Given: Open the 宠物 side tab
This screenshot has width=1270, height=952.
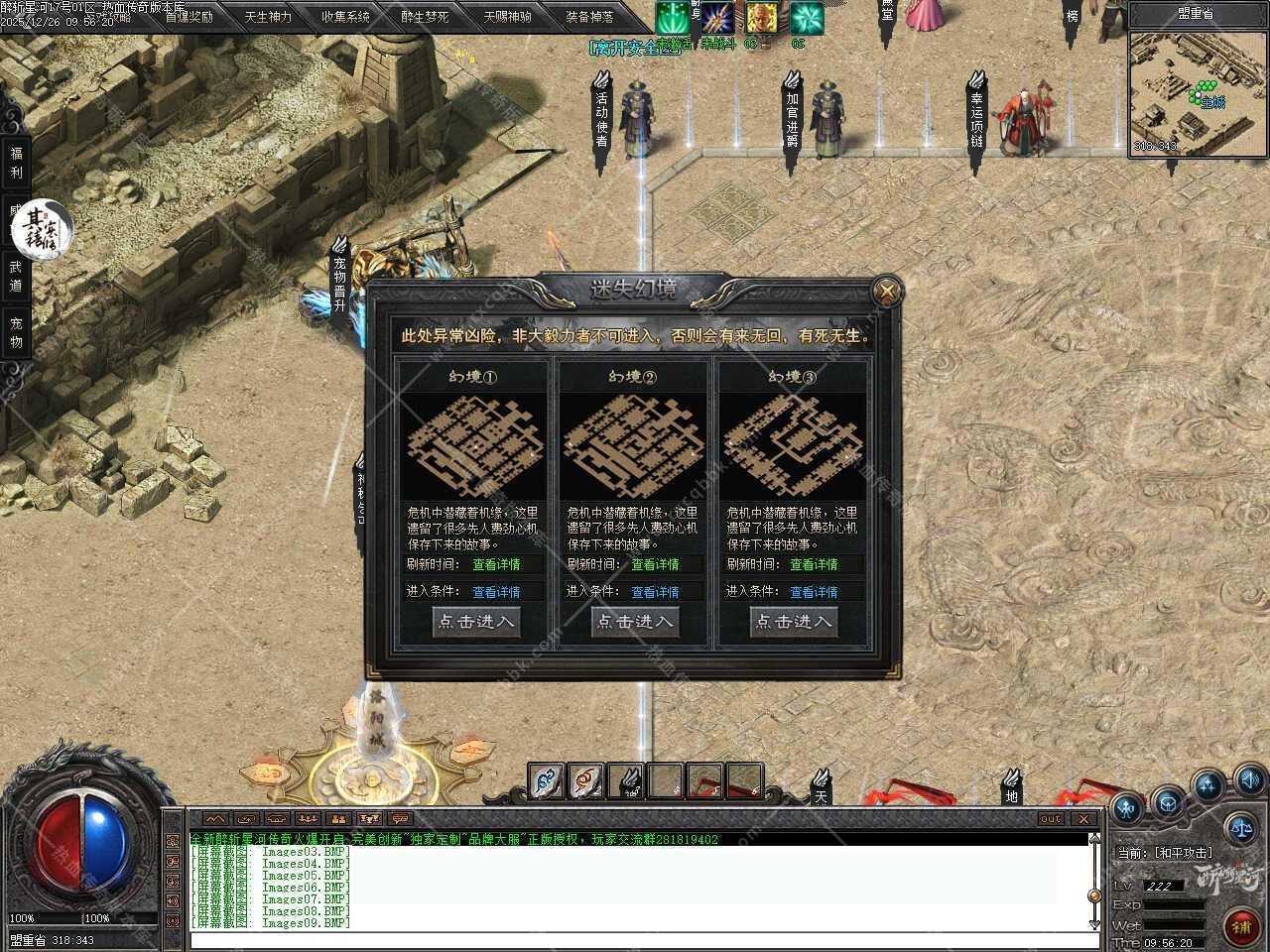Looking at the screenshot, I should pos(16,333).
